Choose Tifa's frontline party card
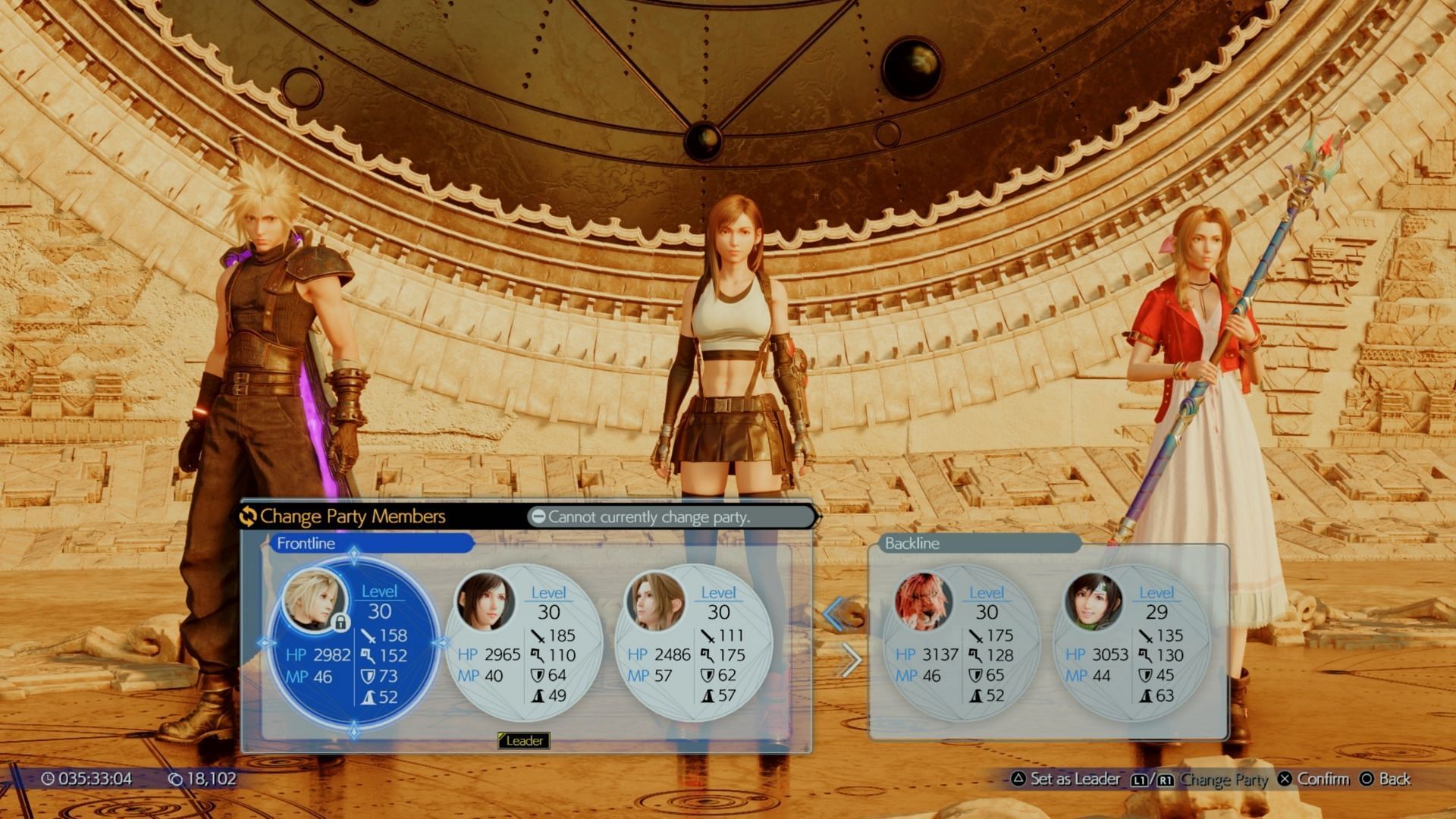The width and height of the screenshot is (1456, 819). click(523, 645)
